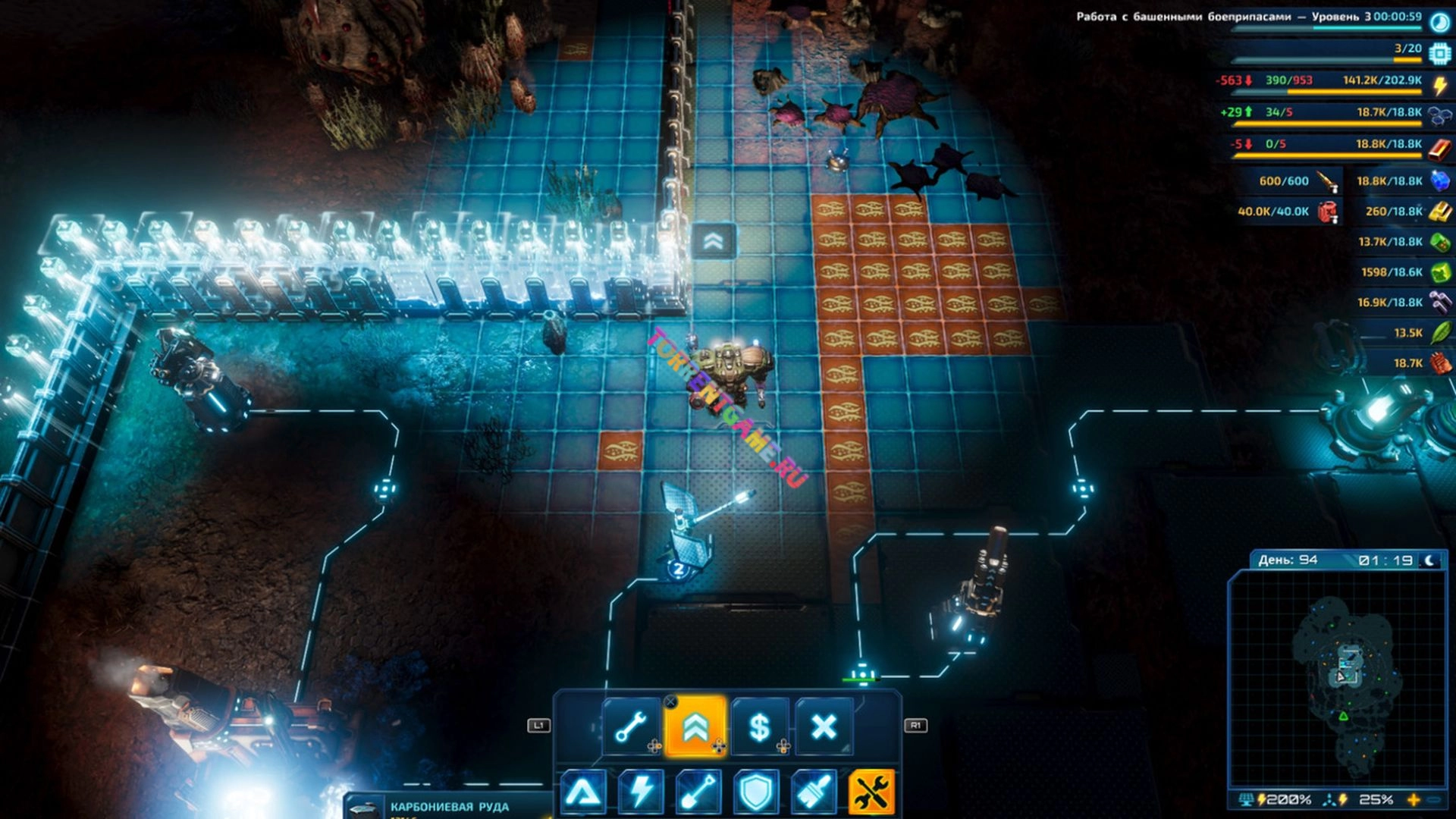
Task: Switch to the crossed tools category
Action: pyautogui.click(x=871, y=792)
